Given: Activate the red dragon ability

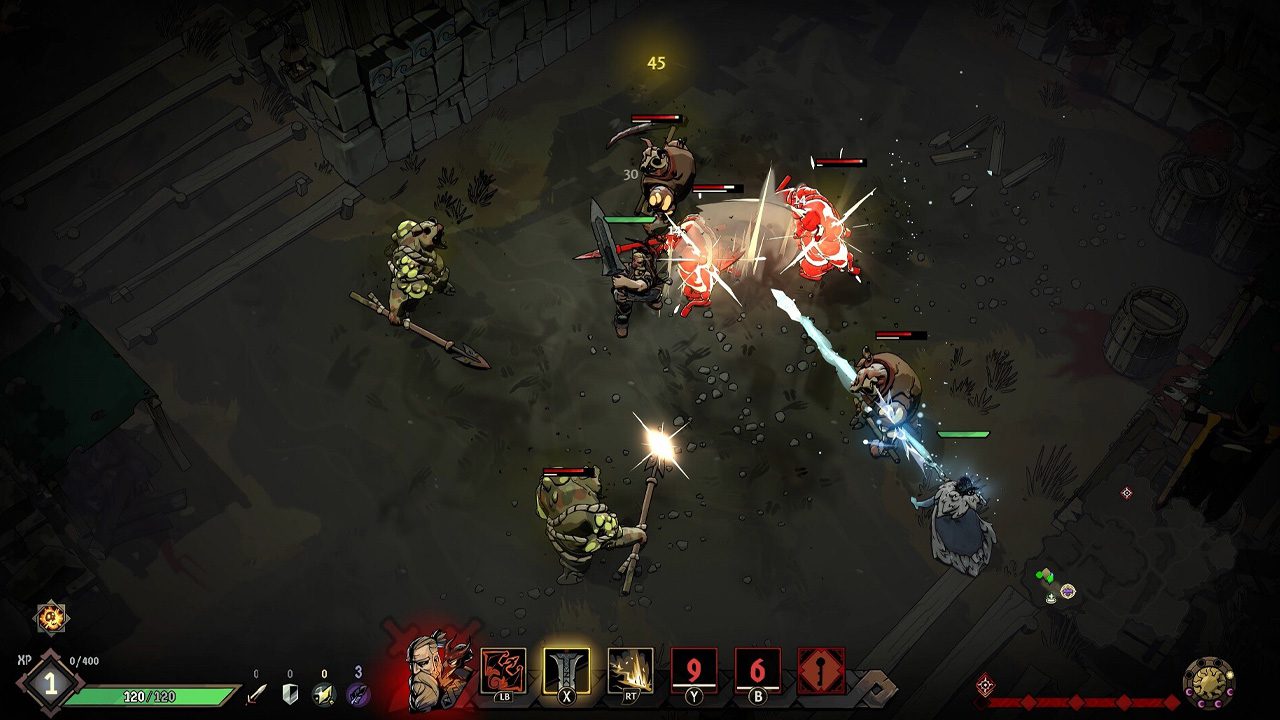Looking at the screenshot, I should [x=503, y=670].
